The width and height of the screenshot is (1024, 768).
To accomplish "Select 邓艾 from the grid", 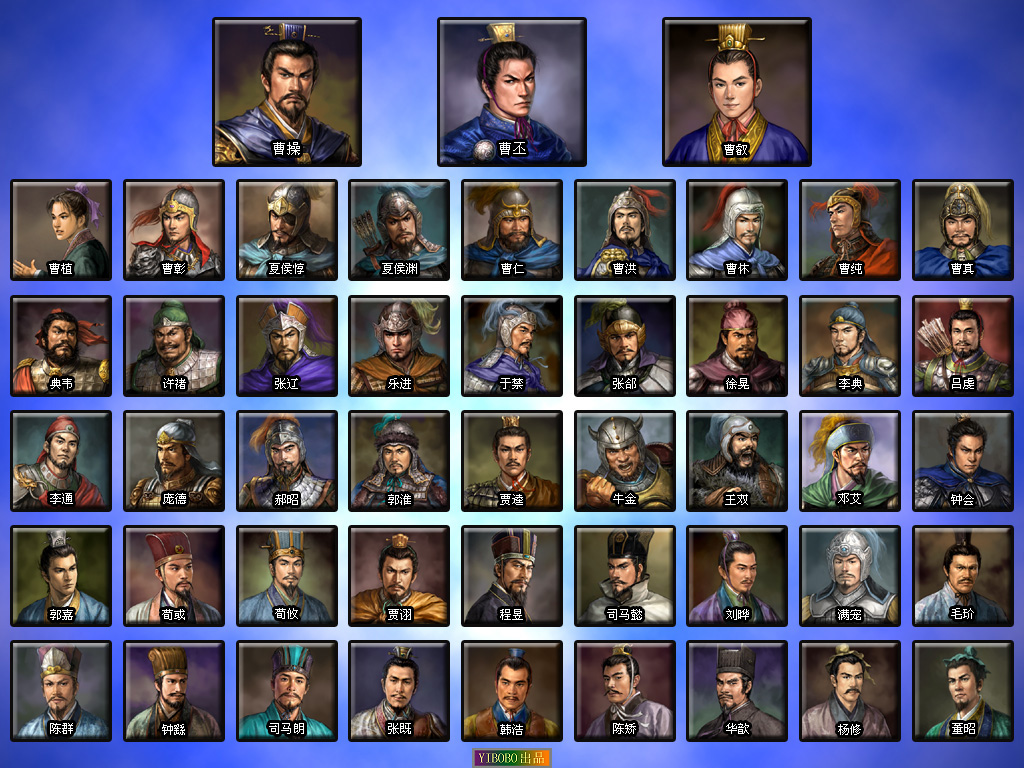I will [850, 460].
